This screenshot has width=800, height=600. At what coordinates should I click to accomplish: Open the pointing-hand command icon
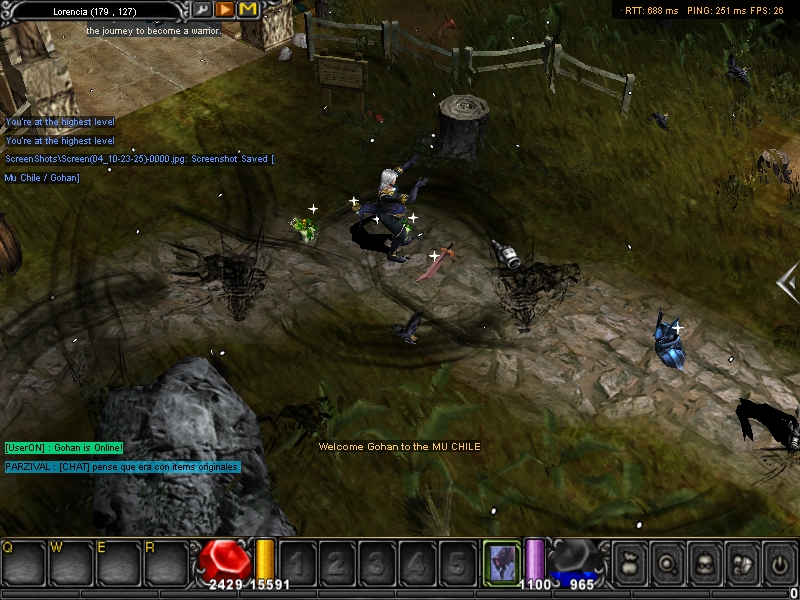click(x=741, y=565)
